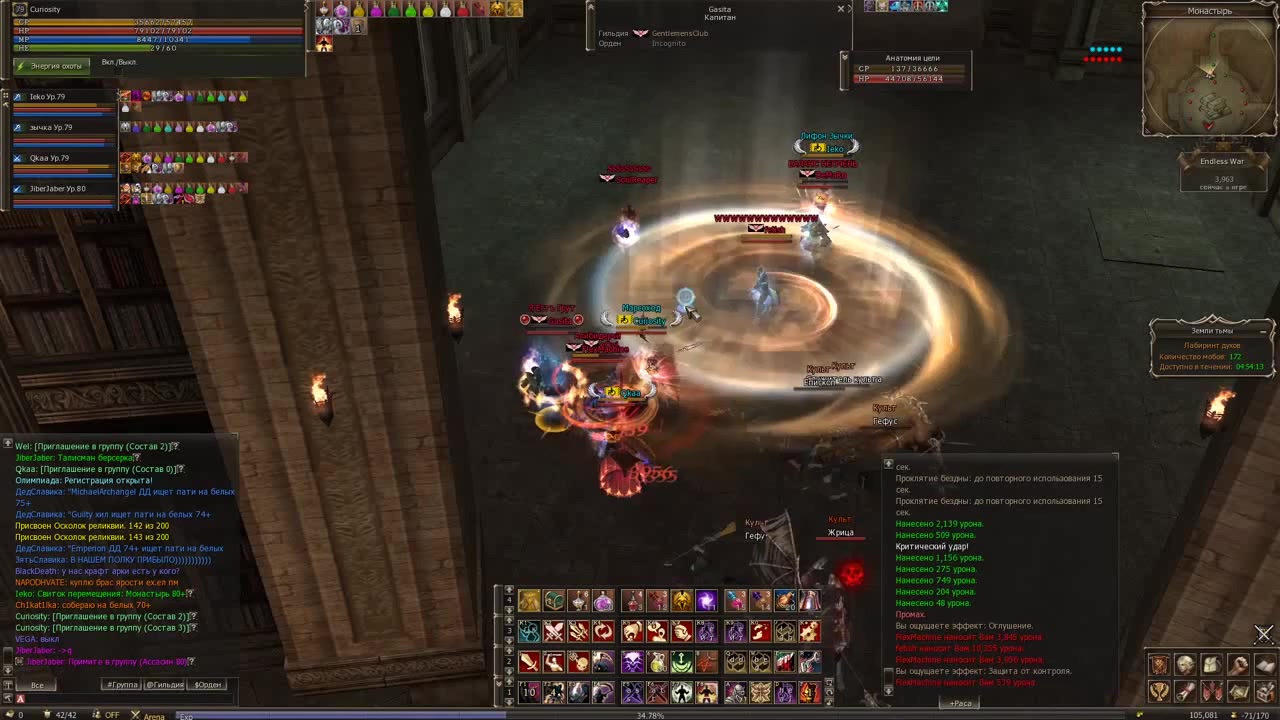Image resolution: width=1280 pixels, height=720 pixels.
Task: Select the $Орден chat tab
Action: pyautogui.click(x=208, y=685)
